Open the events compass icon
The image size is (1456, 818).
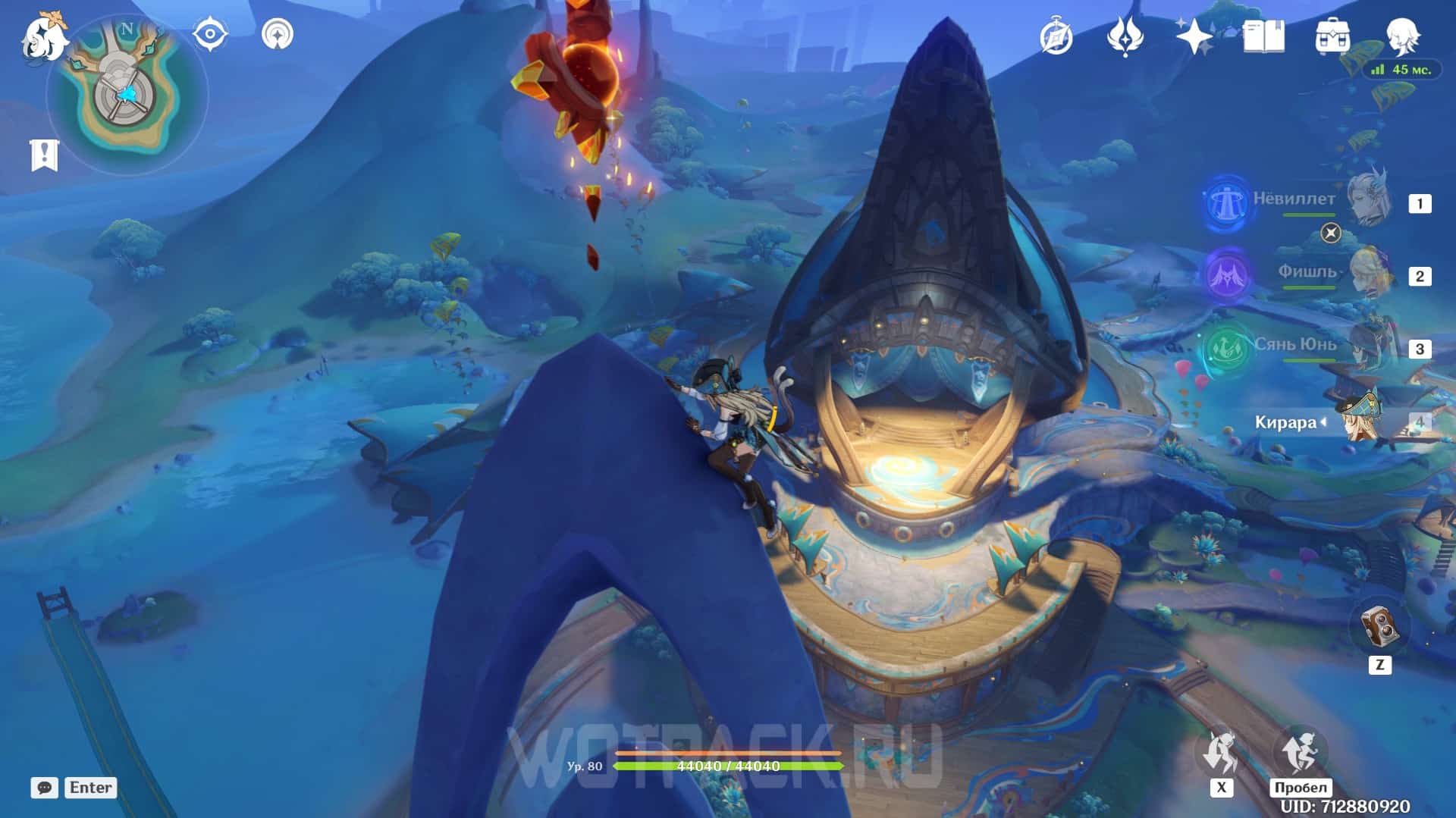click(x=1056, y=36)
